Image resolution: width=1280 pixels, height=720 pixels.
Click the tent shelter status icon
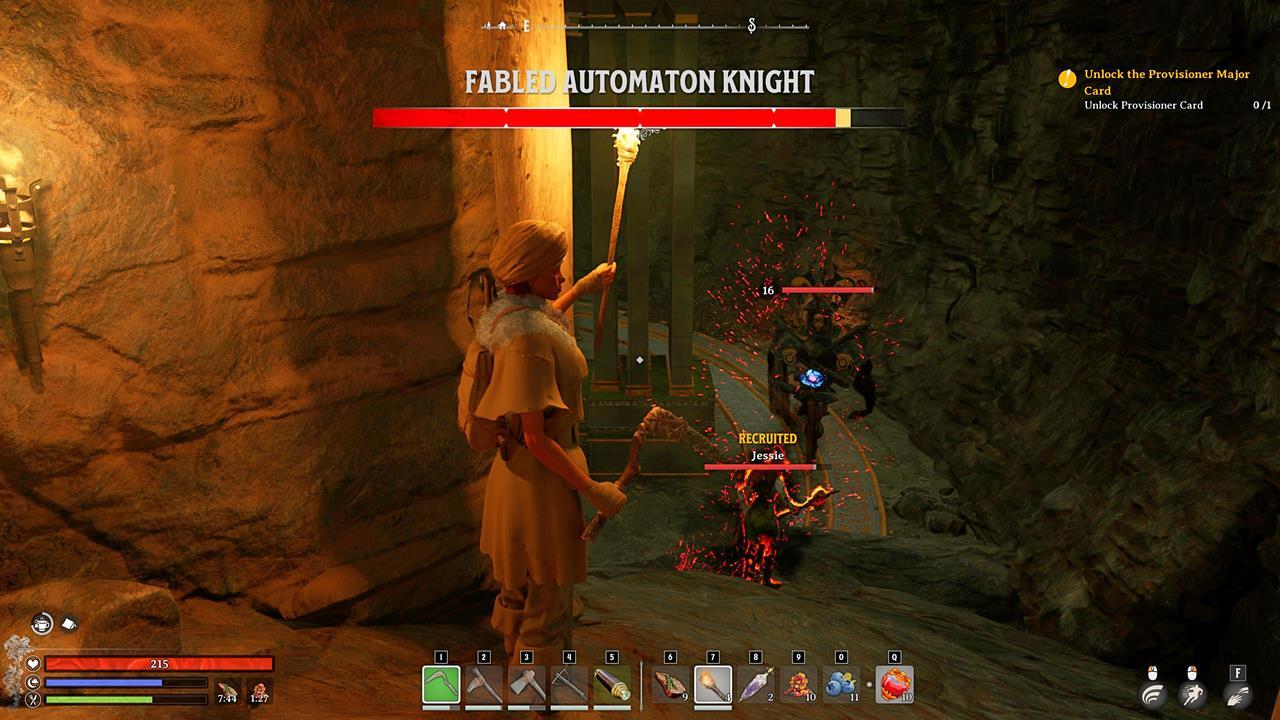tap(70, 623)
